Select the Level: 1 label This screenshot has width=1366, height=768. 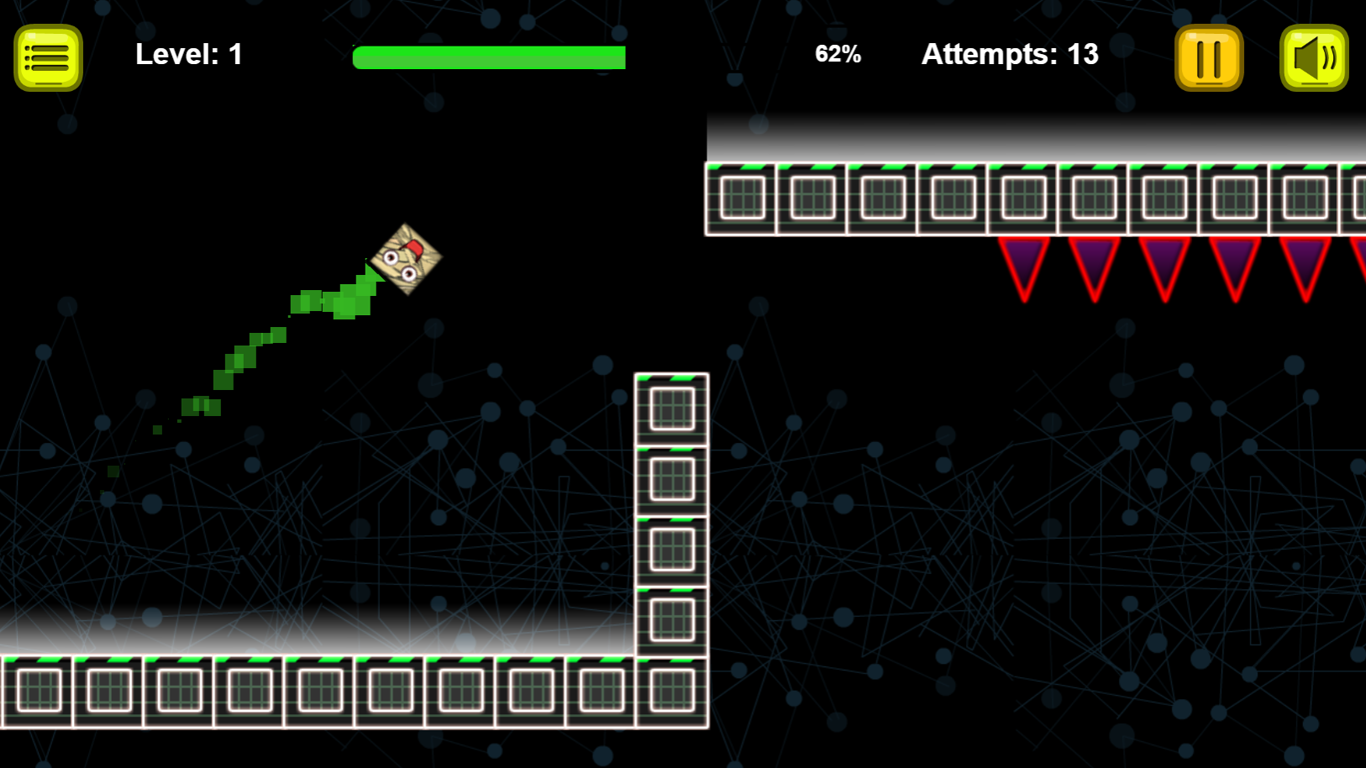click(188, 54)
